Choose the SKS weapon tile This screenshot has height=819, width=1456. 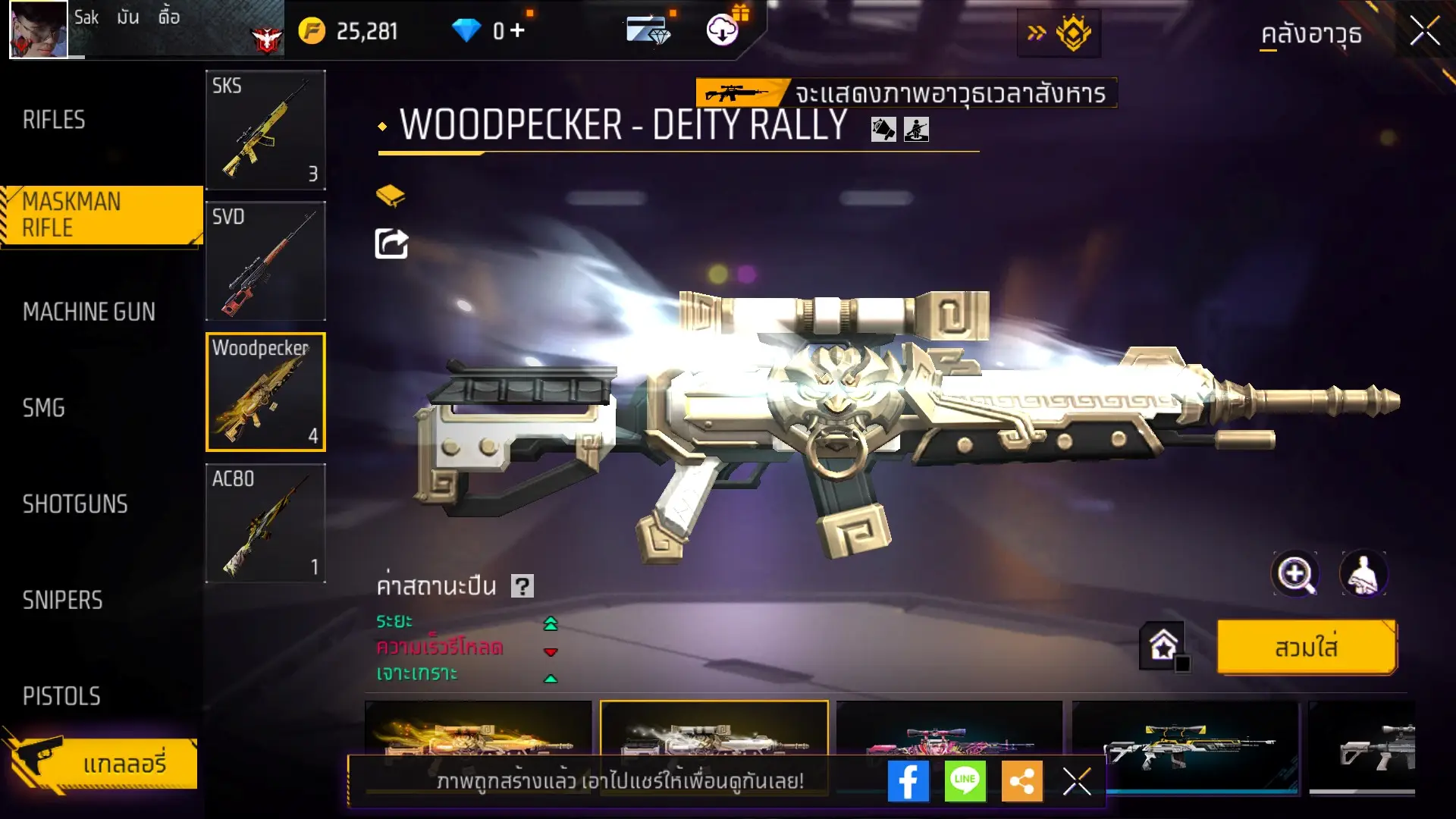265,130
